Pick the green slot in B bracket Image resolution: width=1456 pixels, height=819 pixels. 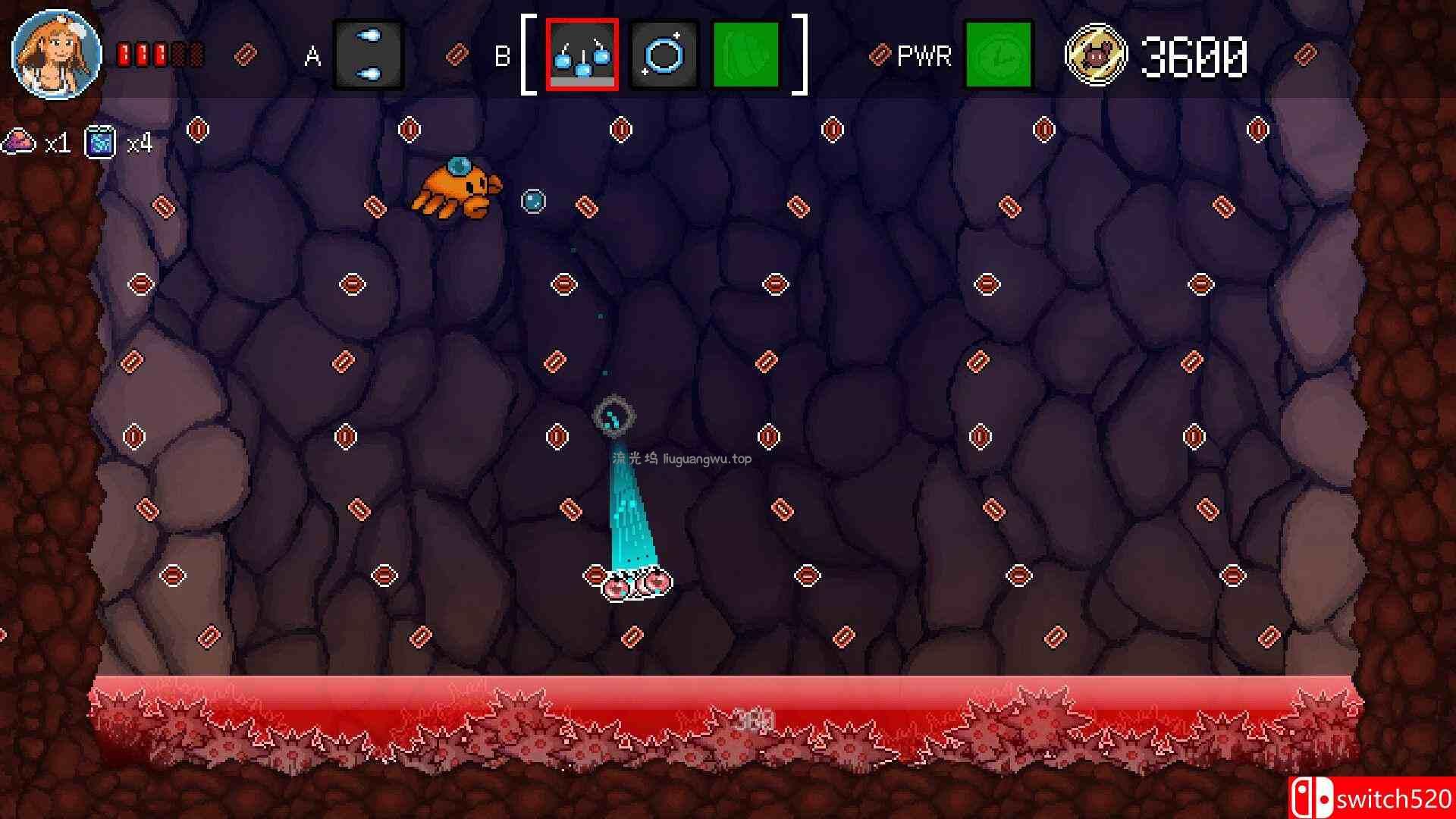pos(746,55)
